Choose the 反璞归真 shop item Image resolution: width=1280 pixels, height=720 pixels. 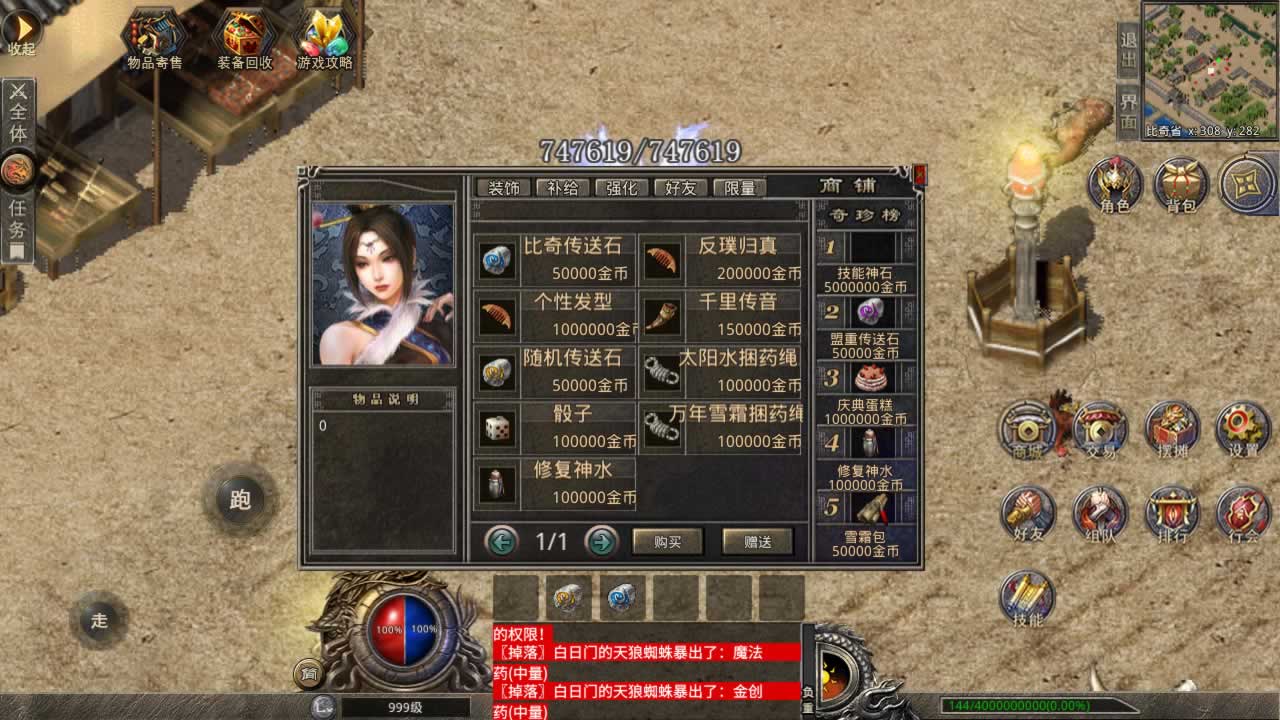point(720,260)
